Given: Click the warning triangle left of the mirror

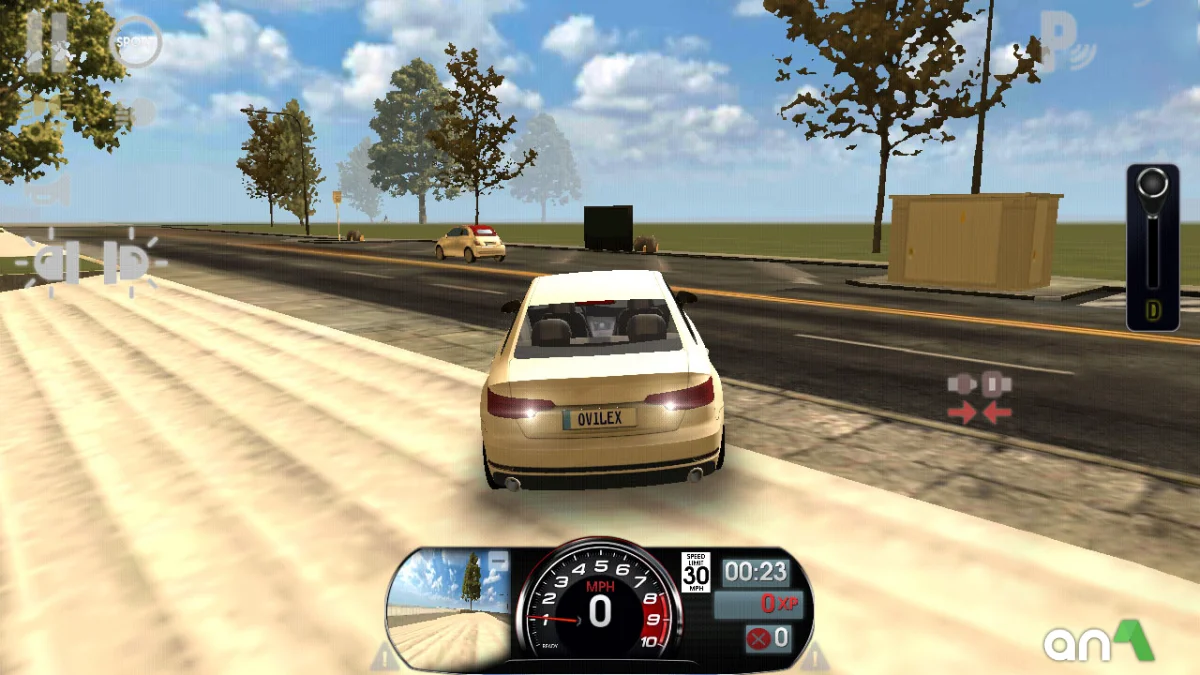Looking at the screenshot, I should 385,657.
